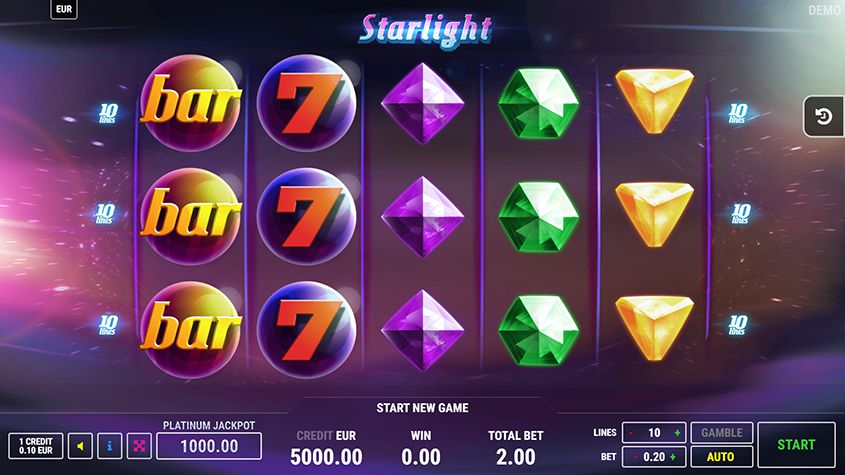Select the EUR currency button
845x475 pixels.
point(63,10)
